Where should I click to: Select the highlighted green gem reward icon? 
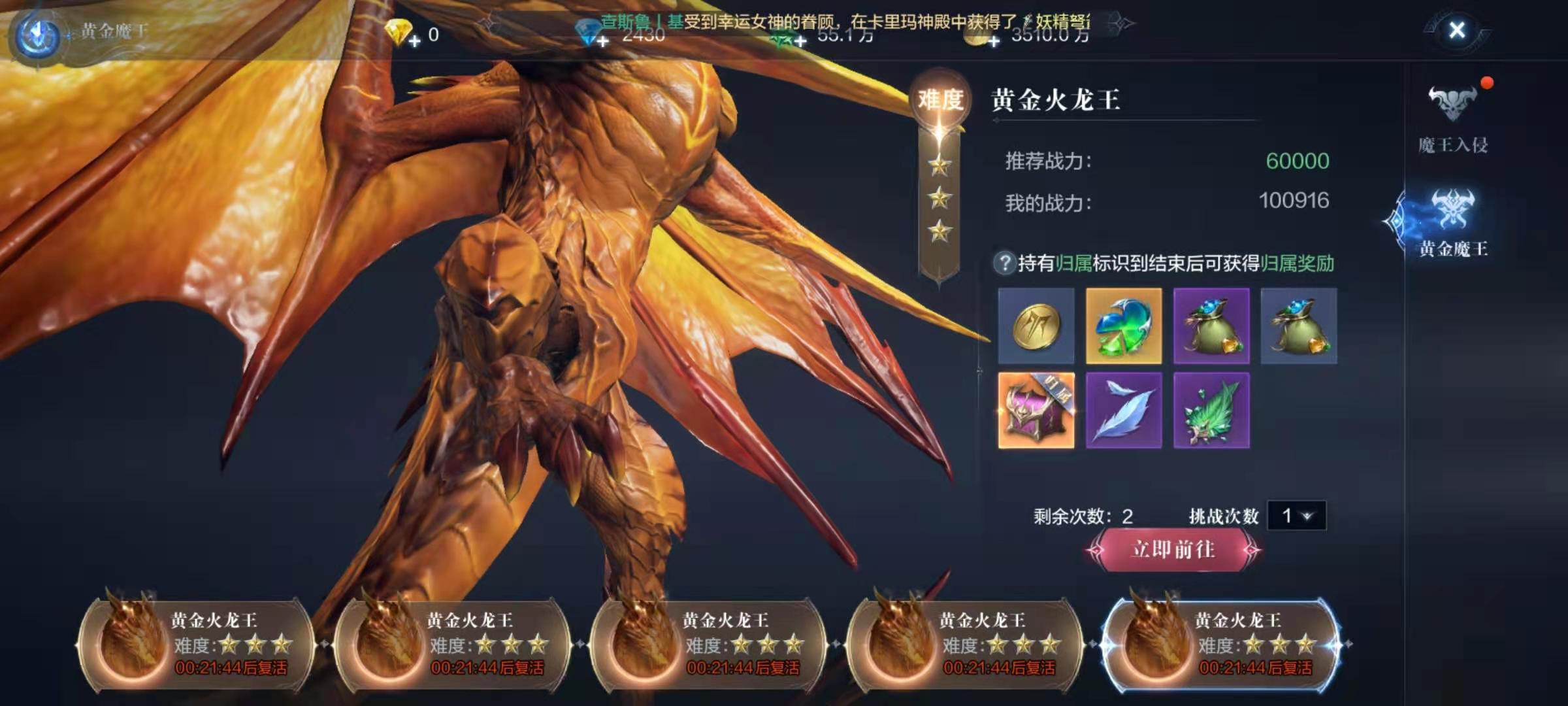(x=1124, y=326)
